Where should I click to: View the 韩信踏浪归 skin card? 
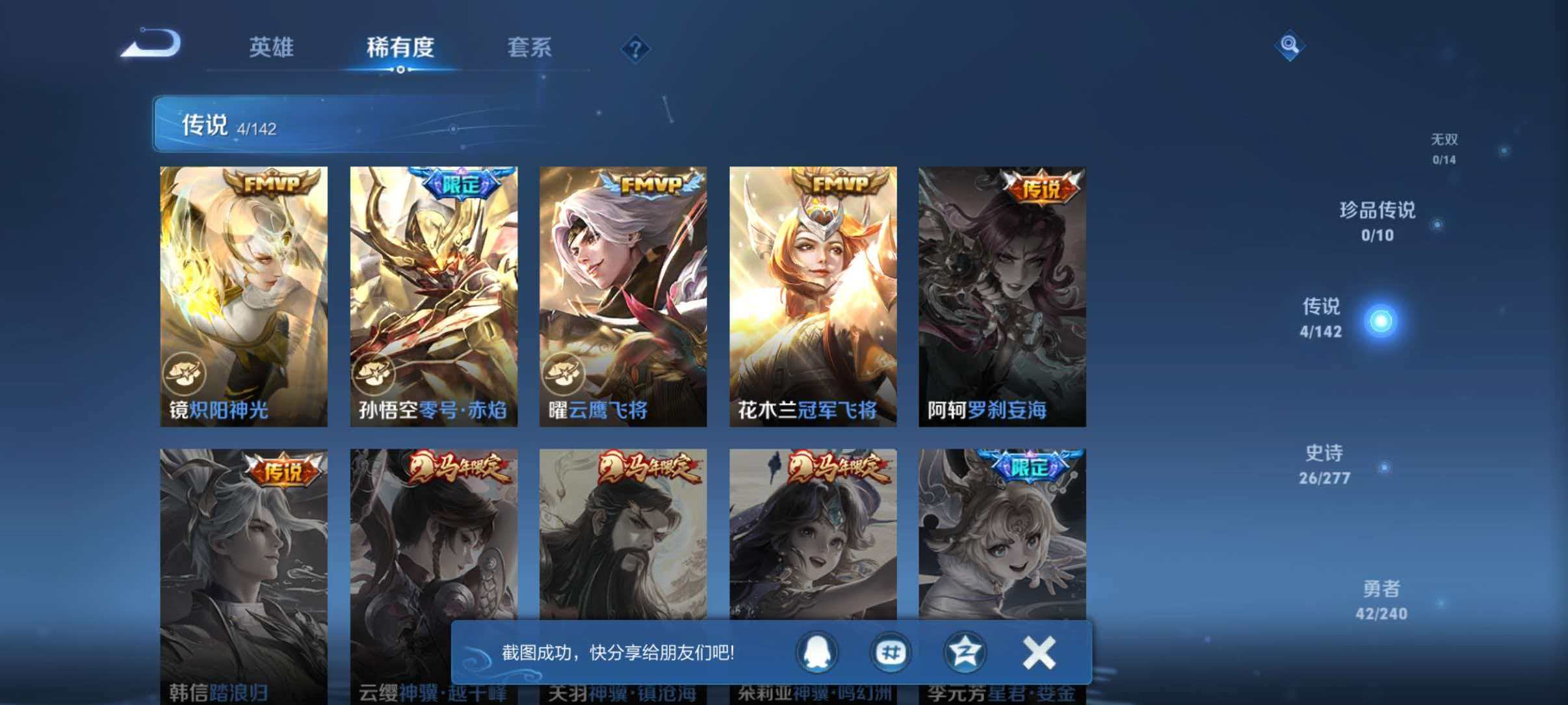[244, 572]
